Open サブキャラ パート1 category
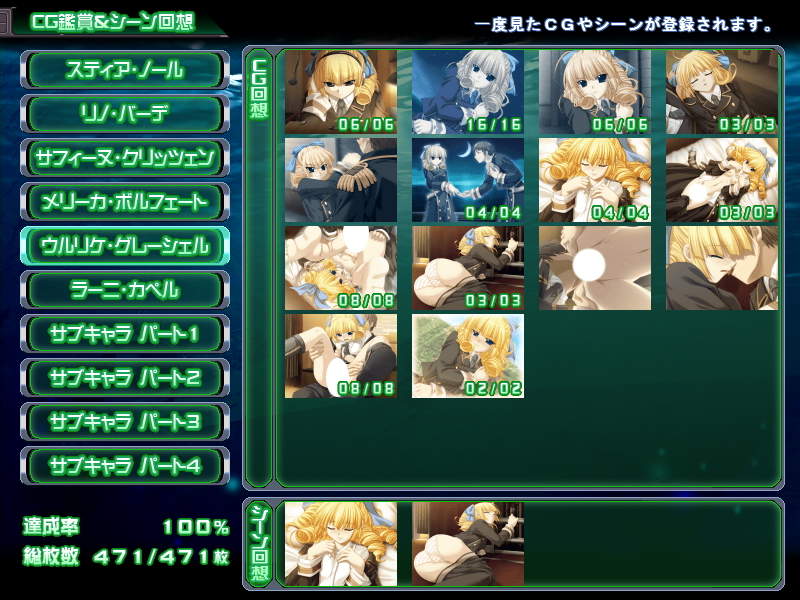Image resolution: width=800 pixels, height=600 pixels. point(125,334)
